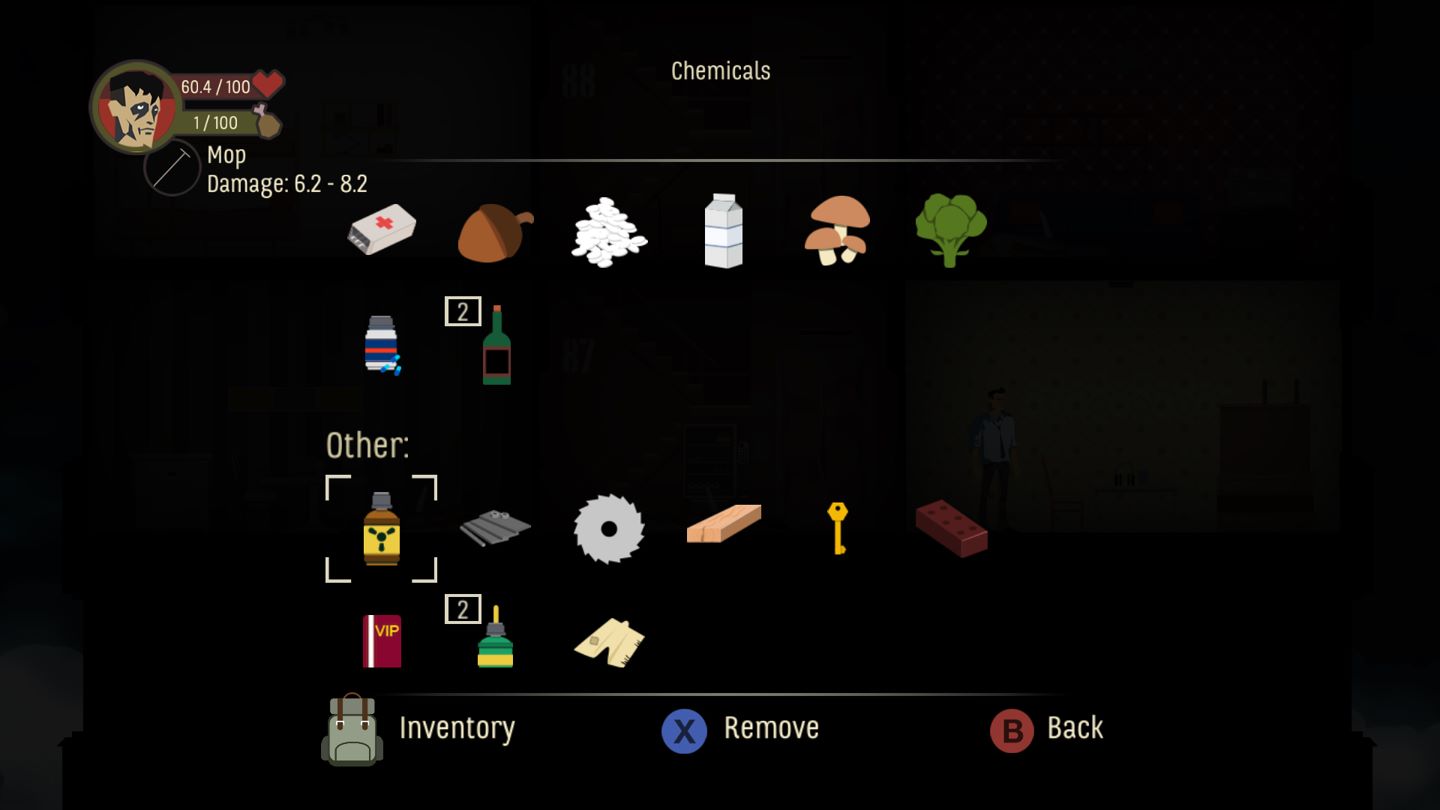Viewport: 1440px width, 810px height.
Task: Select the wooden plank item
Action: 722,525
